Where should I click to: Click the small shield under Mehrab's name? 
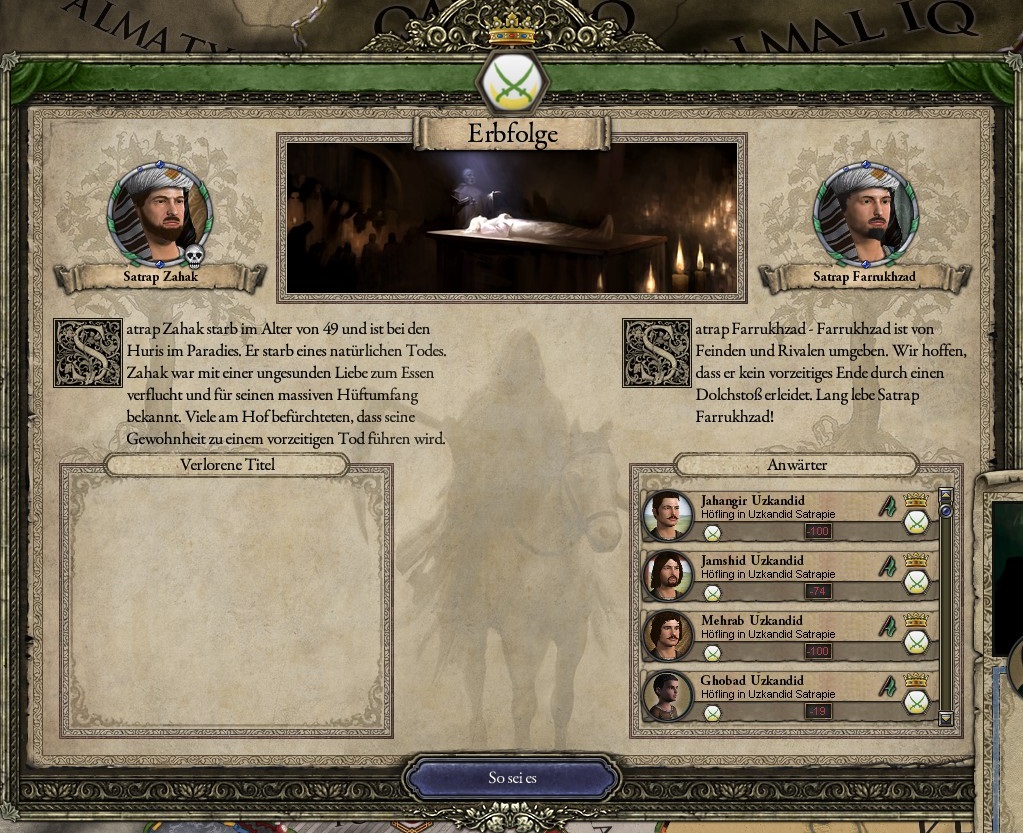712,653
